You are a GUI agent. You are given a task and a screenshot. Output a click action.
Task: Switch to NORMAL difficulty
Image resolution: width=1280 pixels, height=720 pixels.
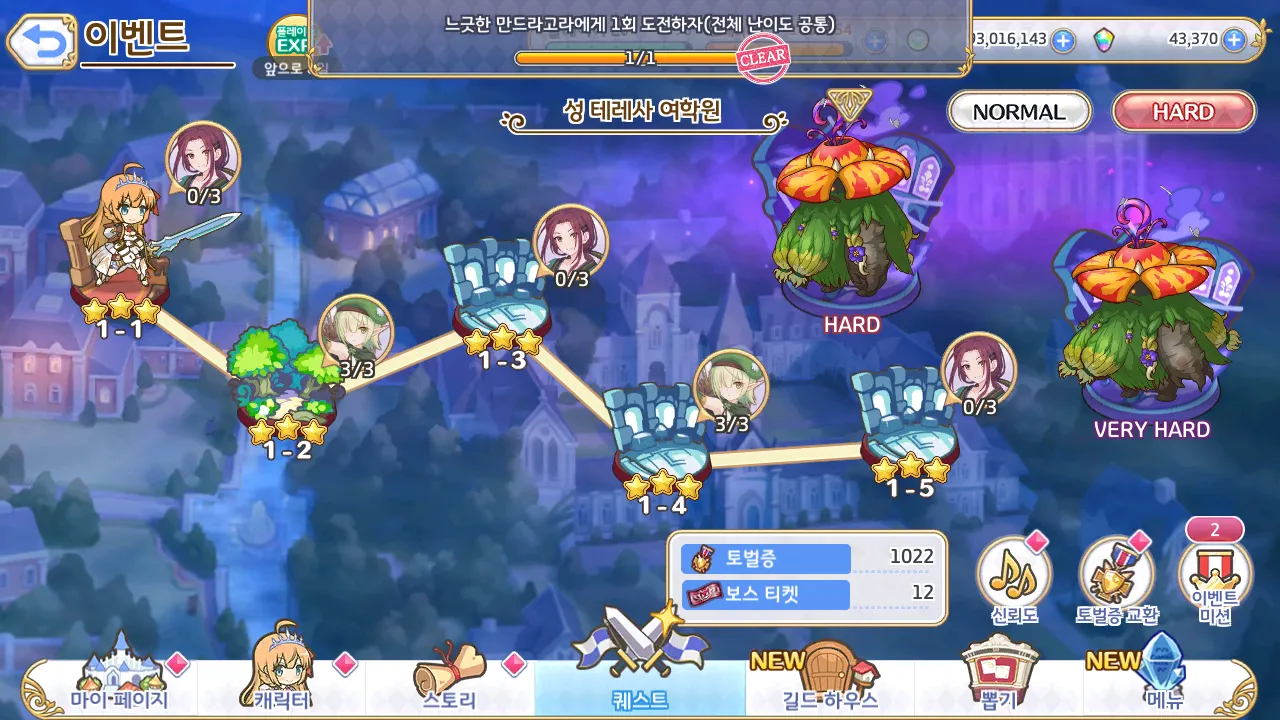(x=1018, y=111)
